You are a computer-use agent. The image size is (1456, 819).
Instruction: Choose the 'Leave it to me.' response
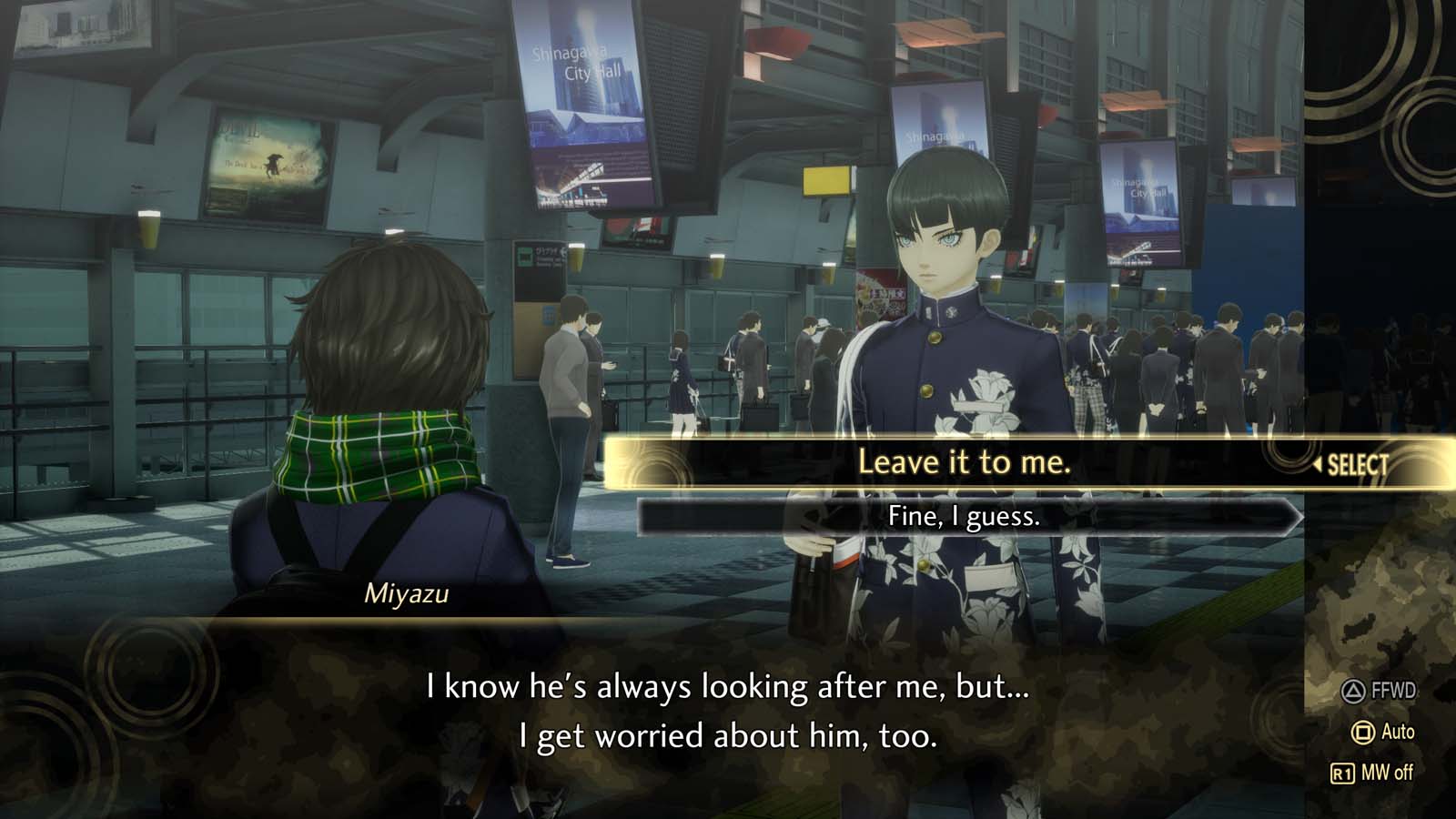coord(965,462)
